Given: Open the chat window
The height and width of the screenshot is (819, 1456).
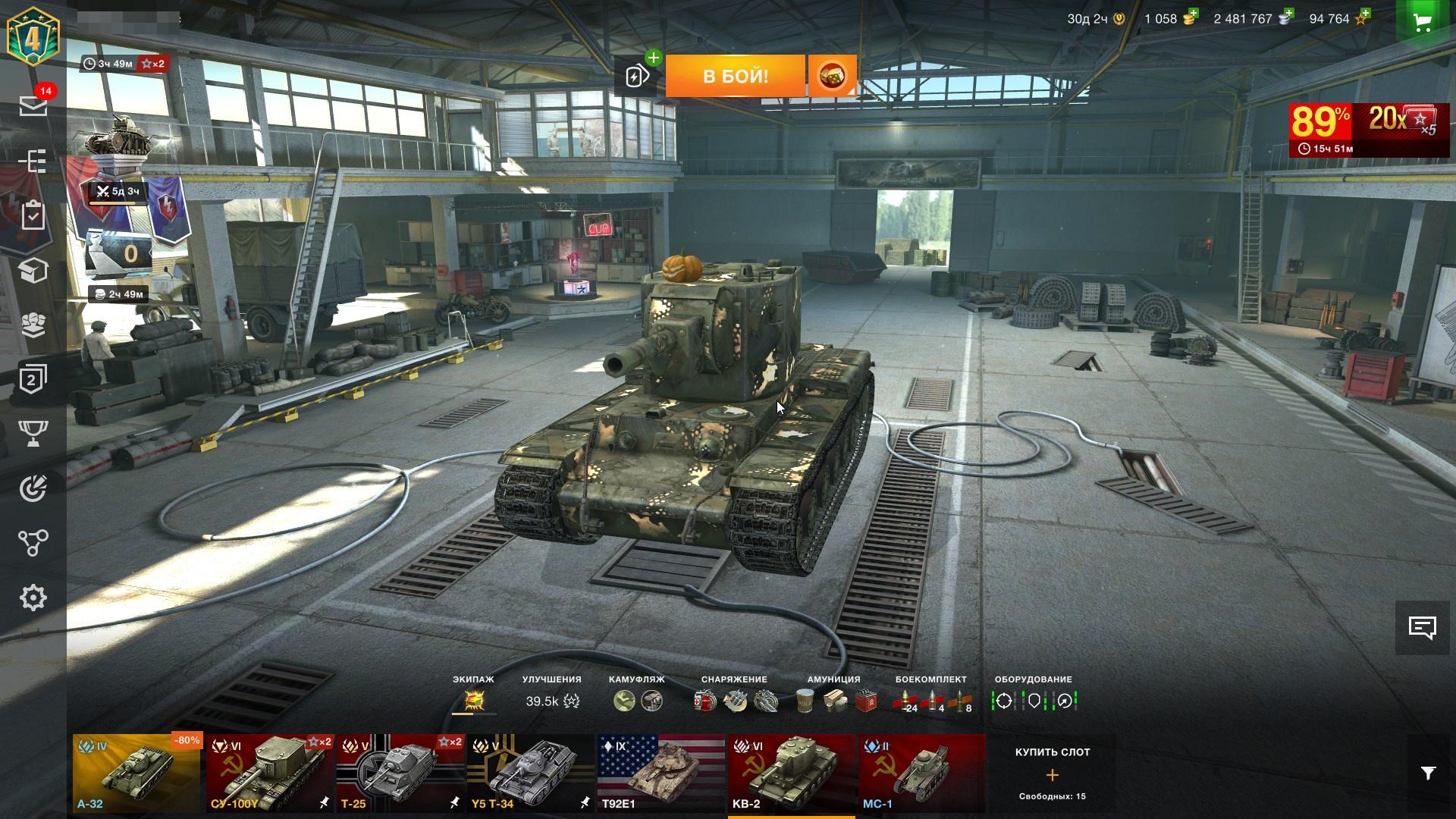Looking at the screenshot, I should (1422, 627).
